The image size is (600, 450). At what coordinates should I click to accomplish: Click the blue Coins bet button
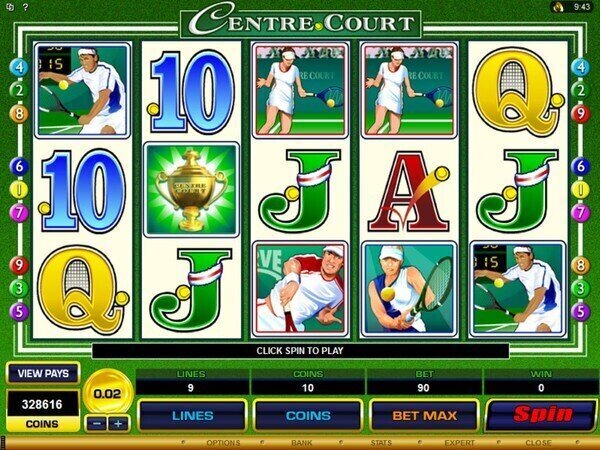[307, 414]
